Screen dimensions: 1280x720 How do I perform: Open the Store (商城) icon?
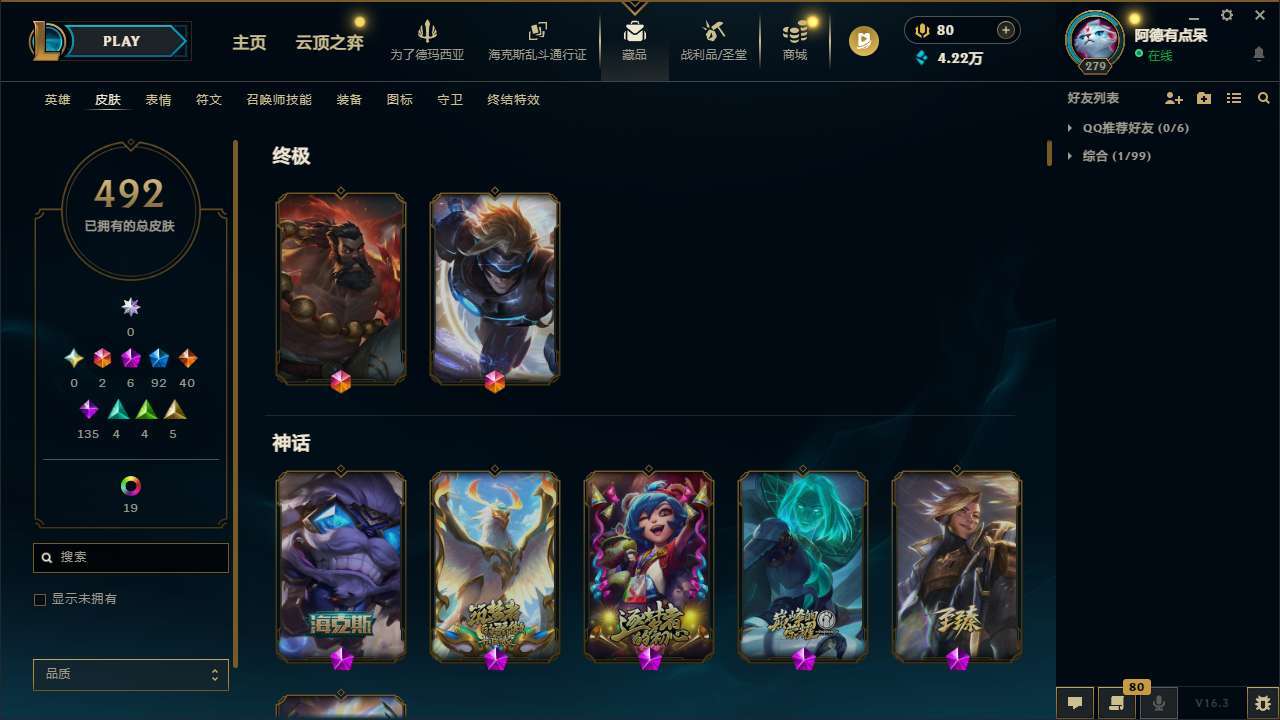click(x=794, y=40)
